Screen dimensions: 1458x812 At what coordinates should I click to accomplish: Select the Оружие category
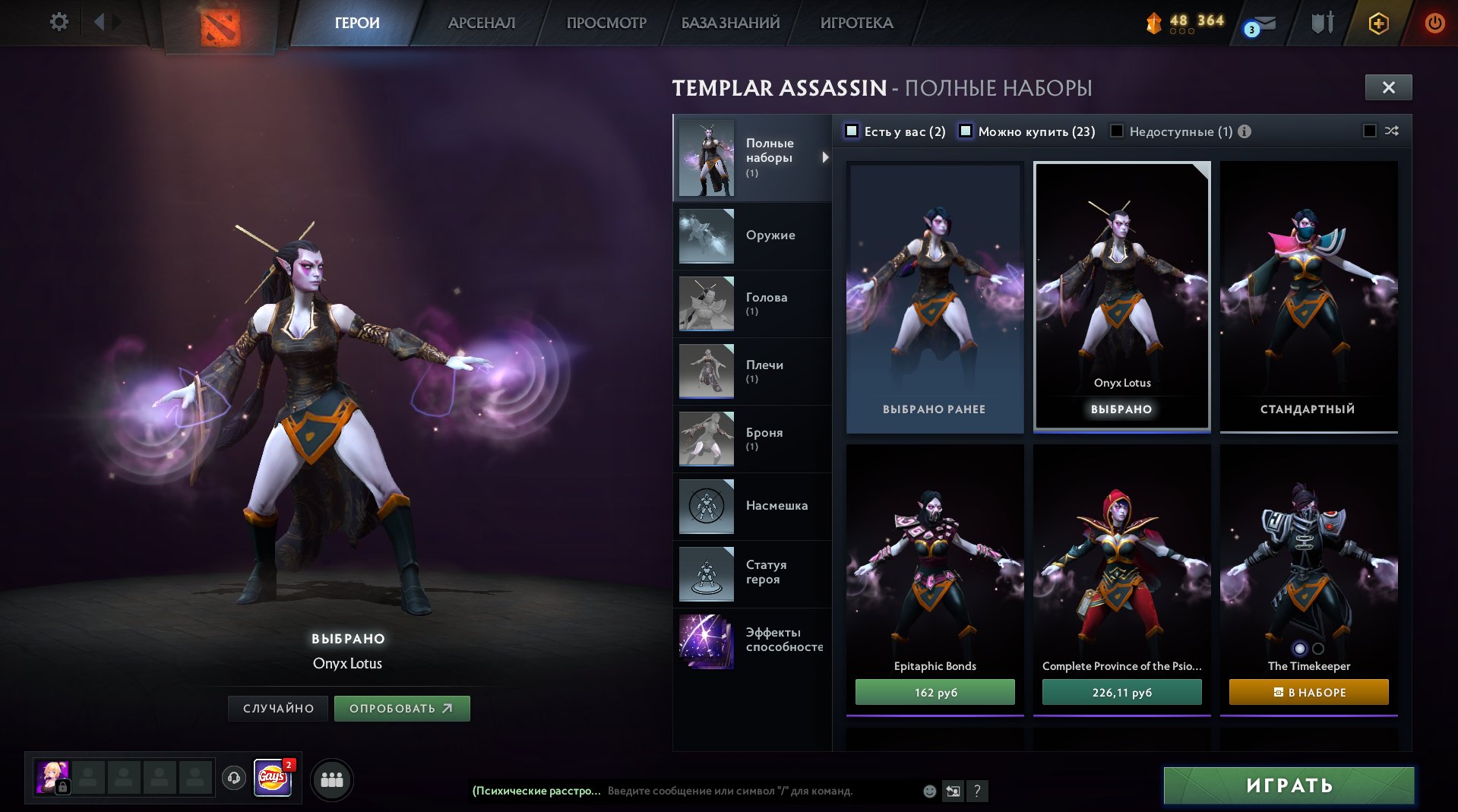click(x=752, y=235)
